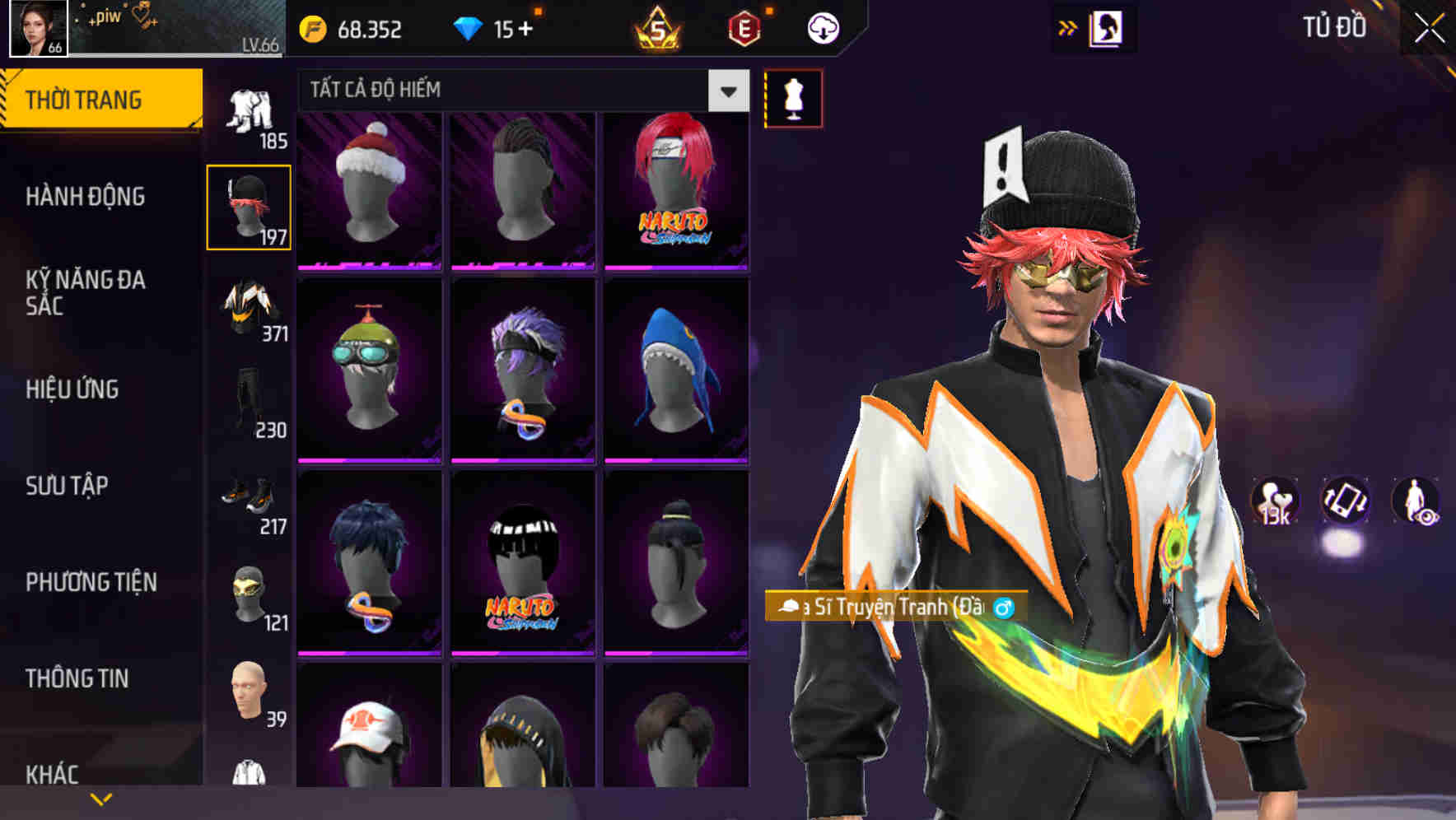The width and height of the screenshot is (1456, 820).
Task: Open the headwear category tab in item list
Action: pyautogui.click(x=249, y=206)
